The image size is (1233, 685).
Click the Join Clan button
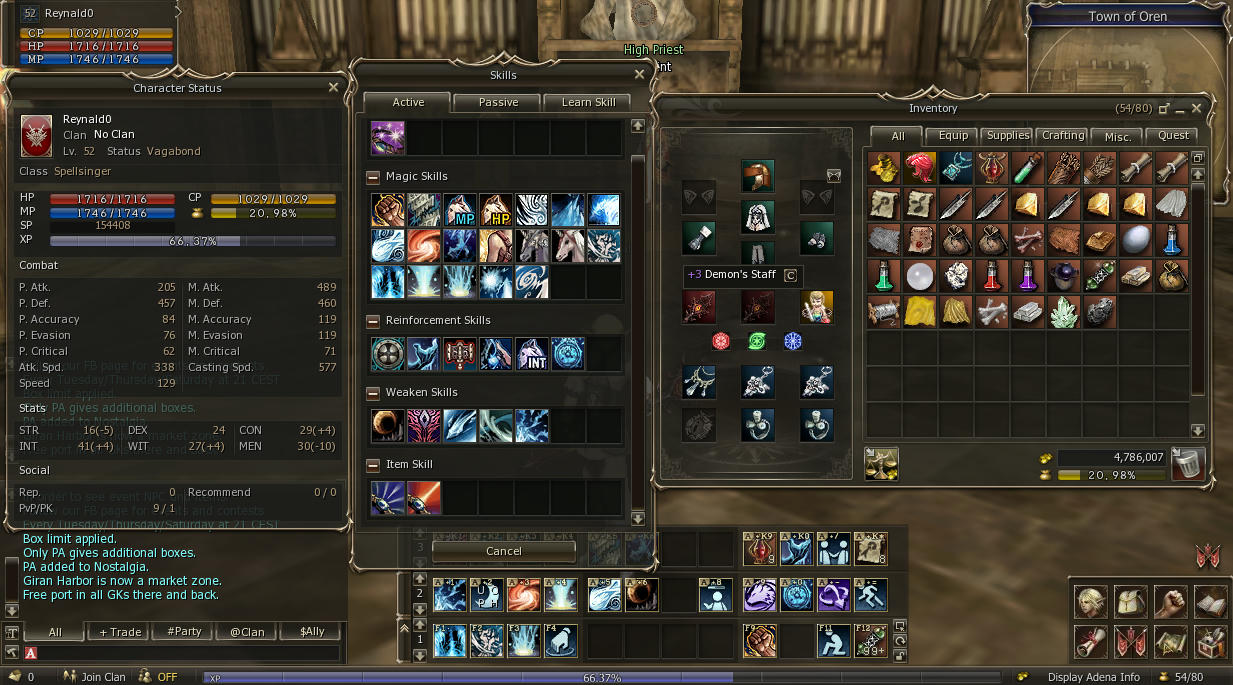click(x=95, y=677)
